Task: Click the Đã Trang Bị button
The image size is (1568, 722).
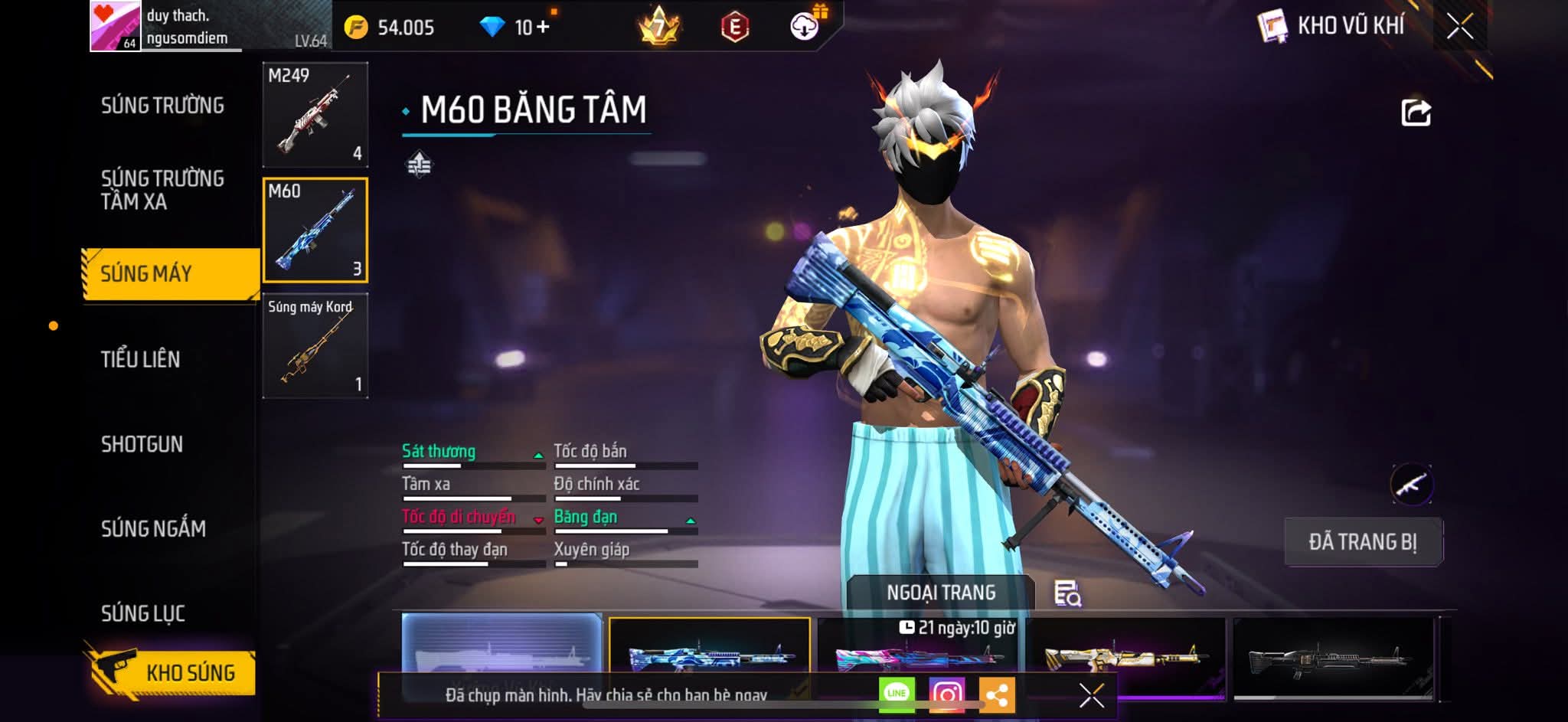Action: [x=1363, y=542]
